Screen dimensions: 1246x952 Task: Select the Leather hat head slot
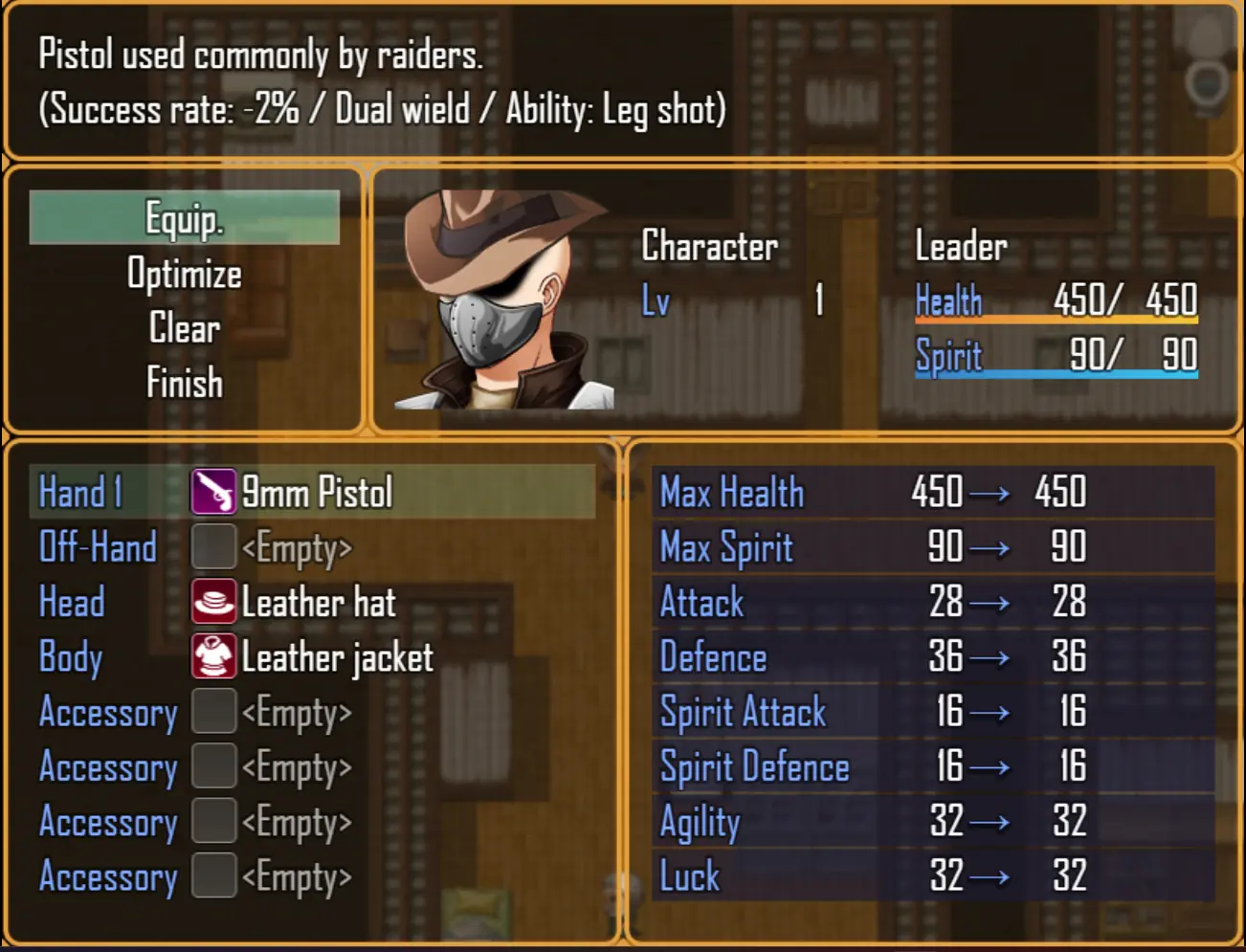coord(318,603)
